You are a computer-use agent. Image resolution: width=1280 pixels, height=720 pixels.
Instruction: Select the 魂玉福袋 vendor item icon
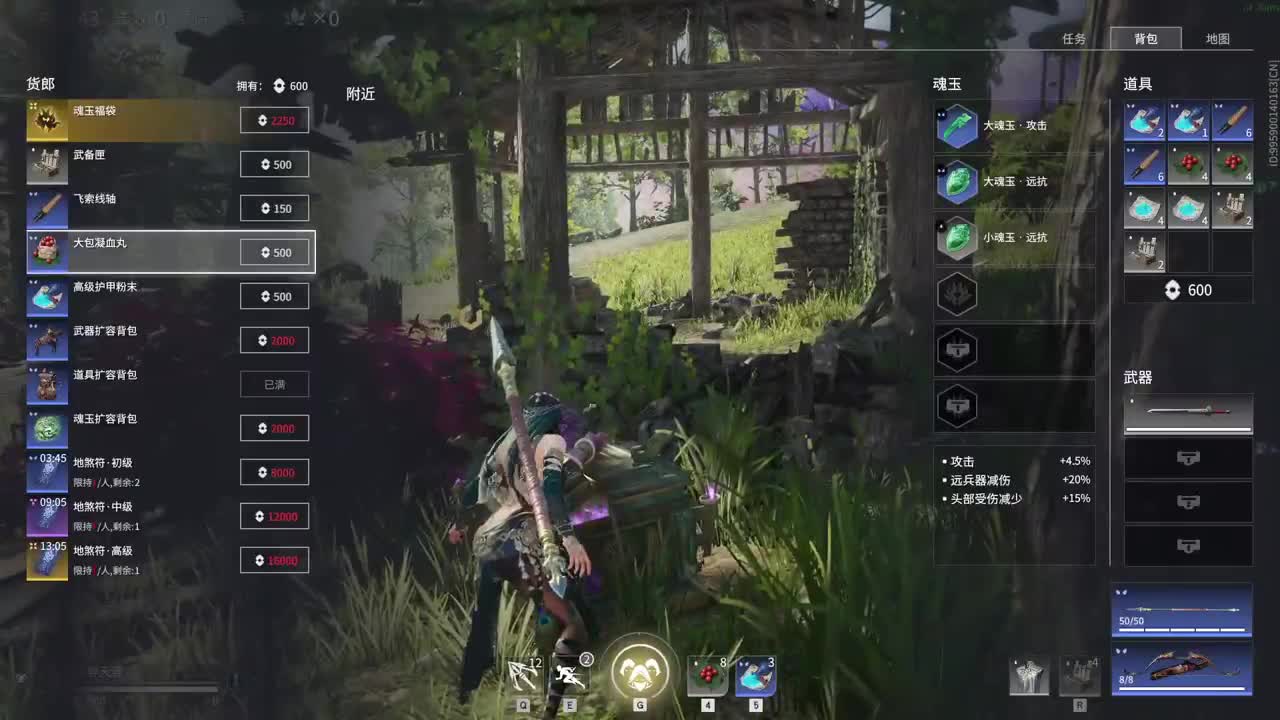click(47, 119)
